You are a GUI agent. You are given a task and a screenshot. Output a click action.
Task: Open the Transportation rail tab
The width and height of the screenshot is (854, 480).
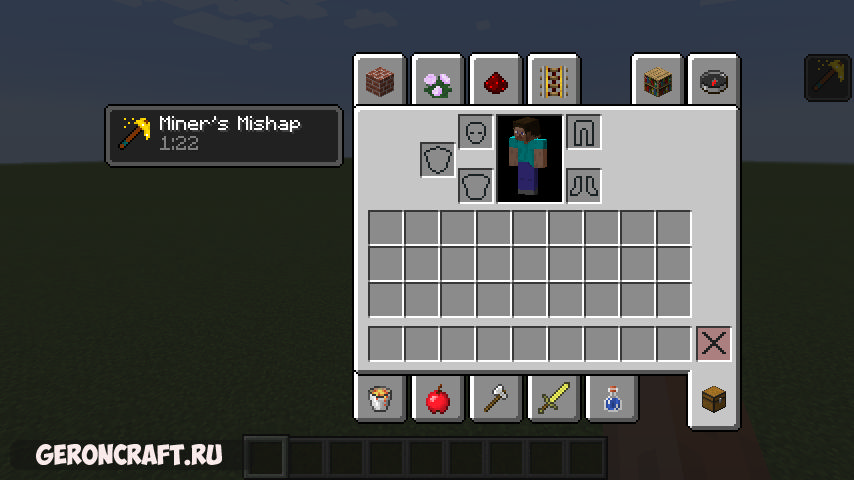coord(552,81)
